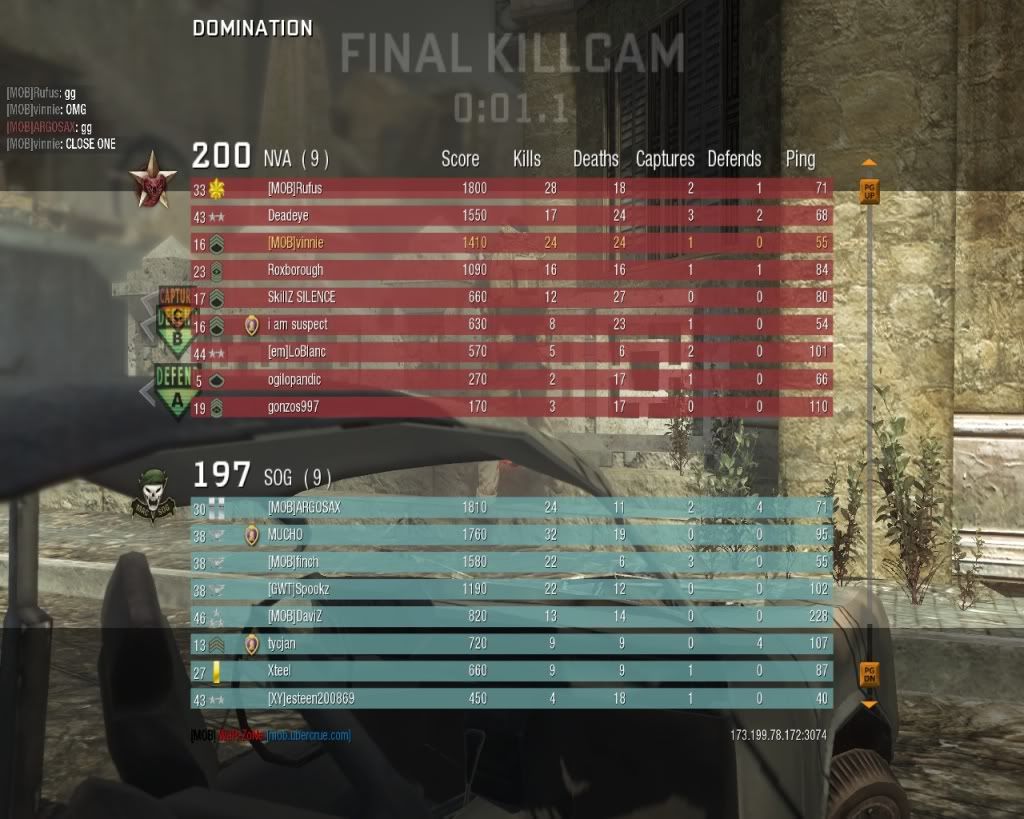Image resolution: width=1024 pixels, height=819 pixels.
Task: Select Deadeye player row
Action: pyautogui.click(x=511, y=215)
